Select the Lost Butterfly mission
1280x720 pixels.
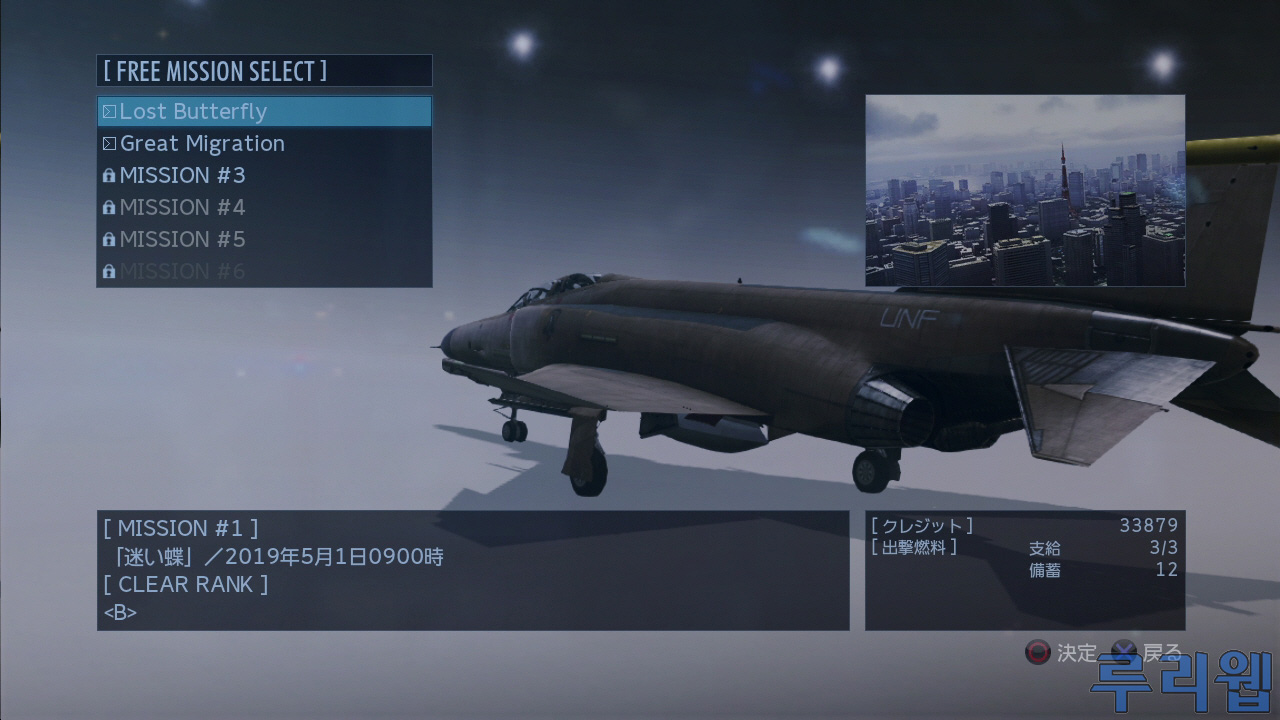point(264,111)
